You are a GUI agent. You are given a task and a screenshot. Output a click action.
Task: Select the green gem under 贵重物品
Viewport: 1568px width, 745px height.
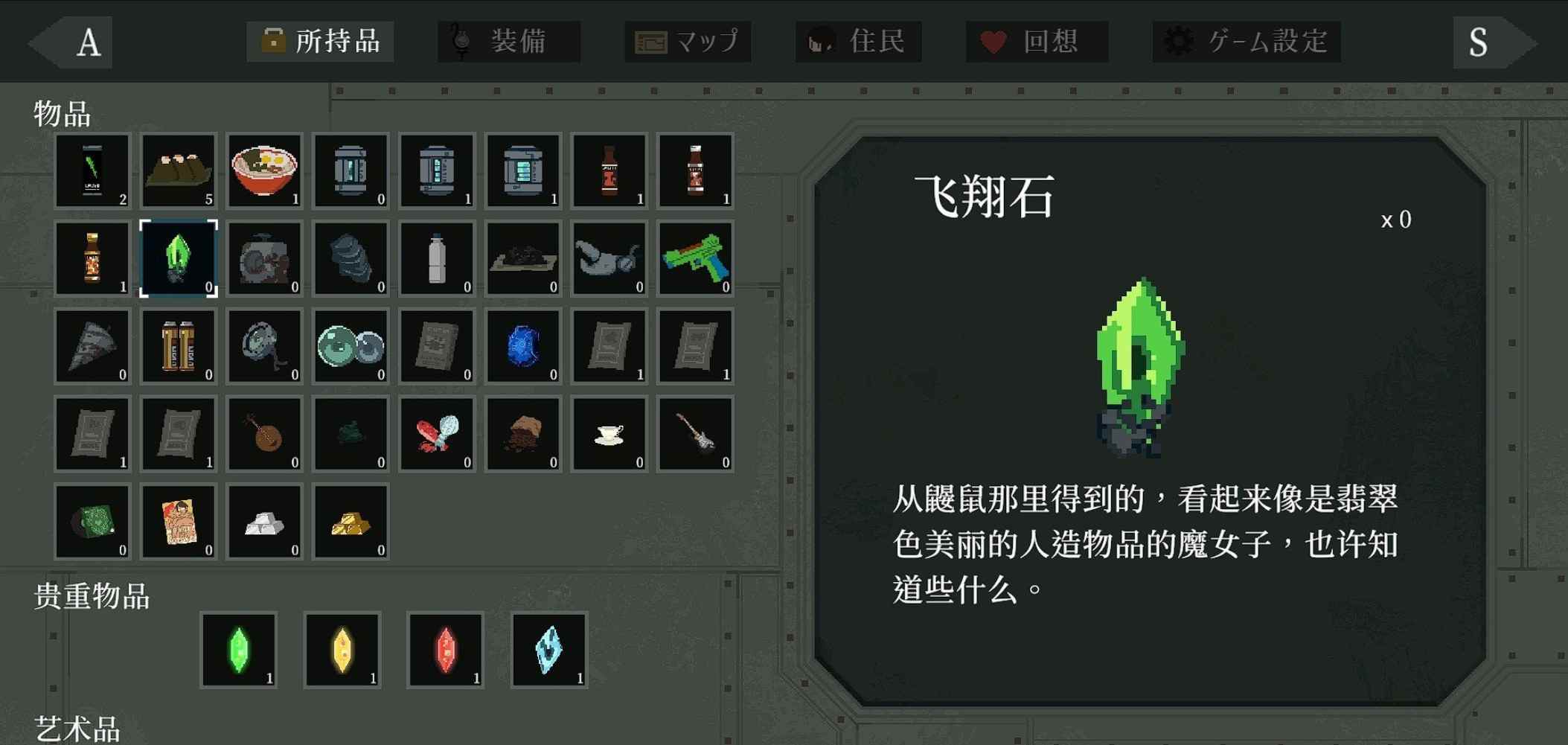click(x=239, y=649)
